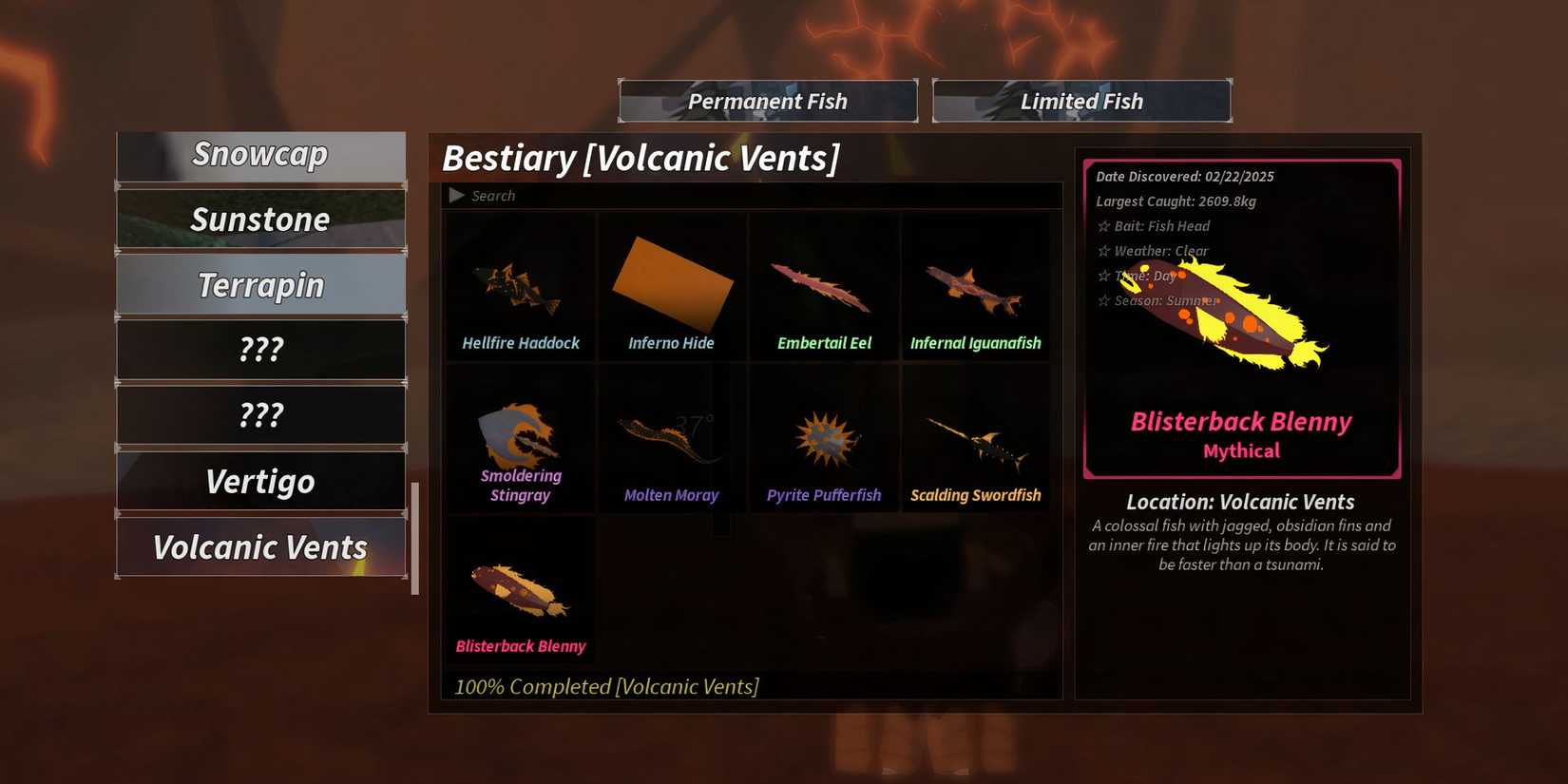Open the Limited Fish tab

point(1081,101)
